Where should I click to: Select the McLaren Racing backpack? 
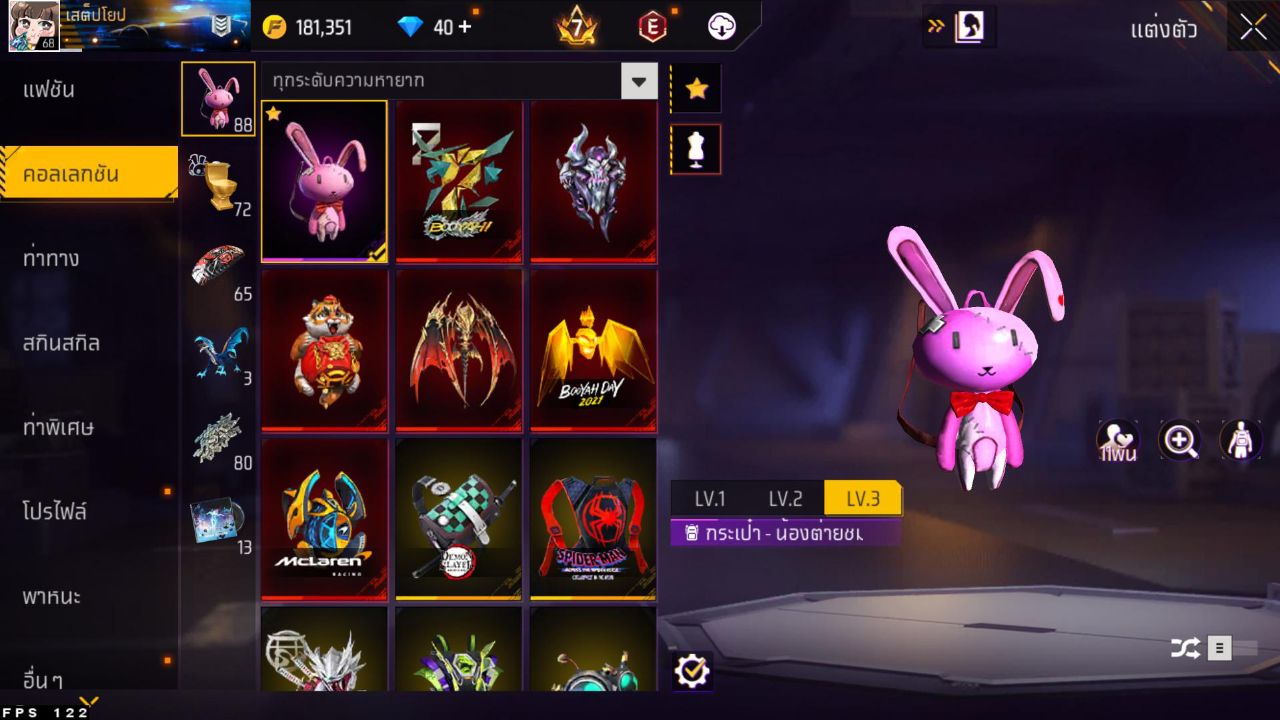tap(324, 519)
